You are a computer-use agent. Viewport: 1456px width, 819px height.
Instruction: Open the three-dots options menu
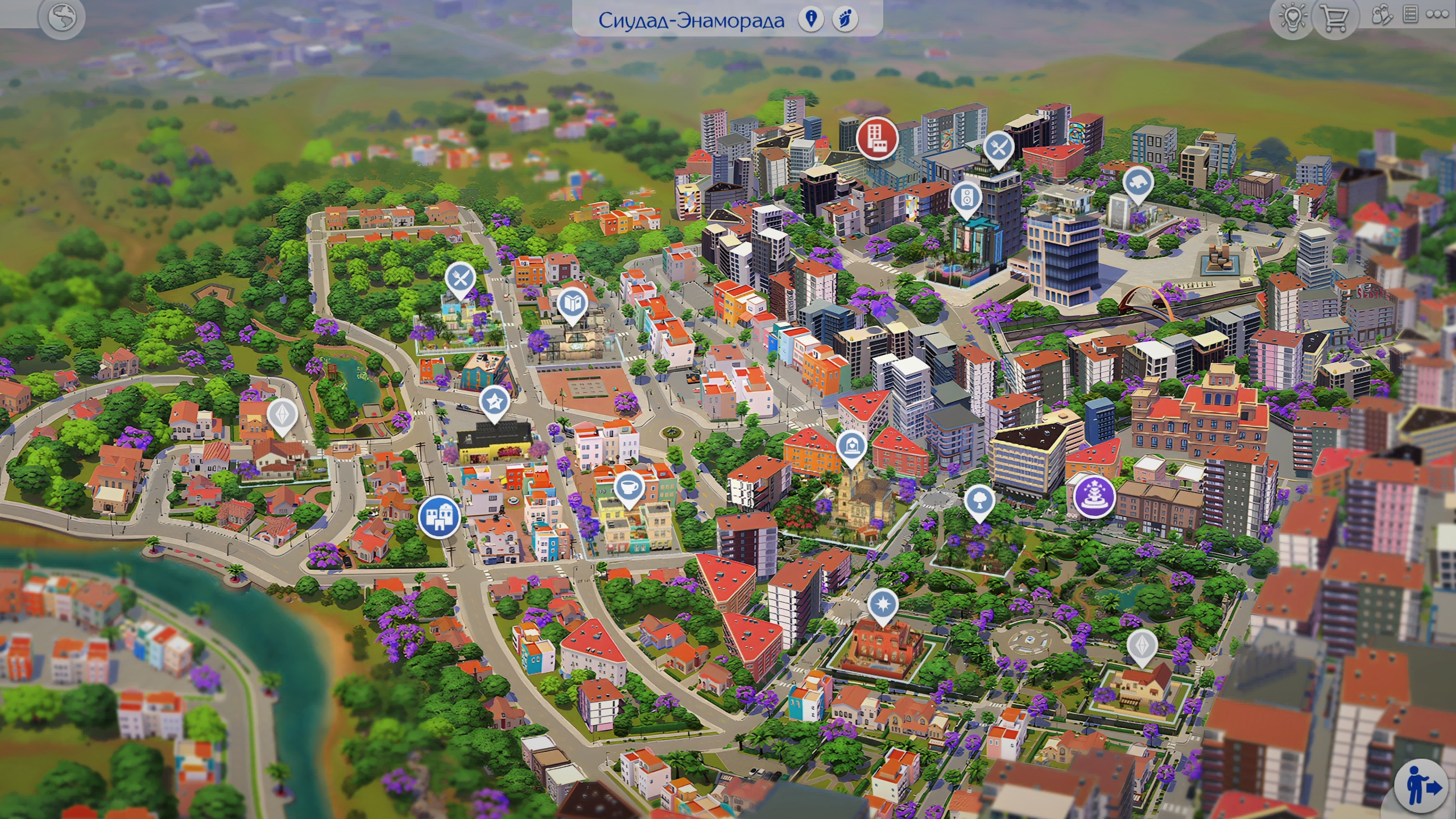pos(1437,15)
